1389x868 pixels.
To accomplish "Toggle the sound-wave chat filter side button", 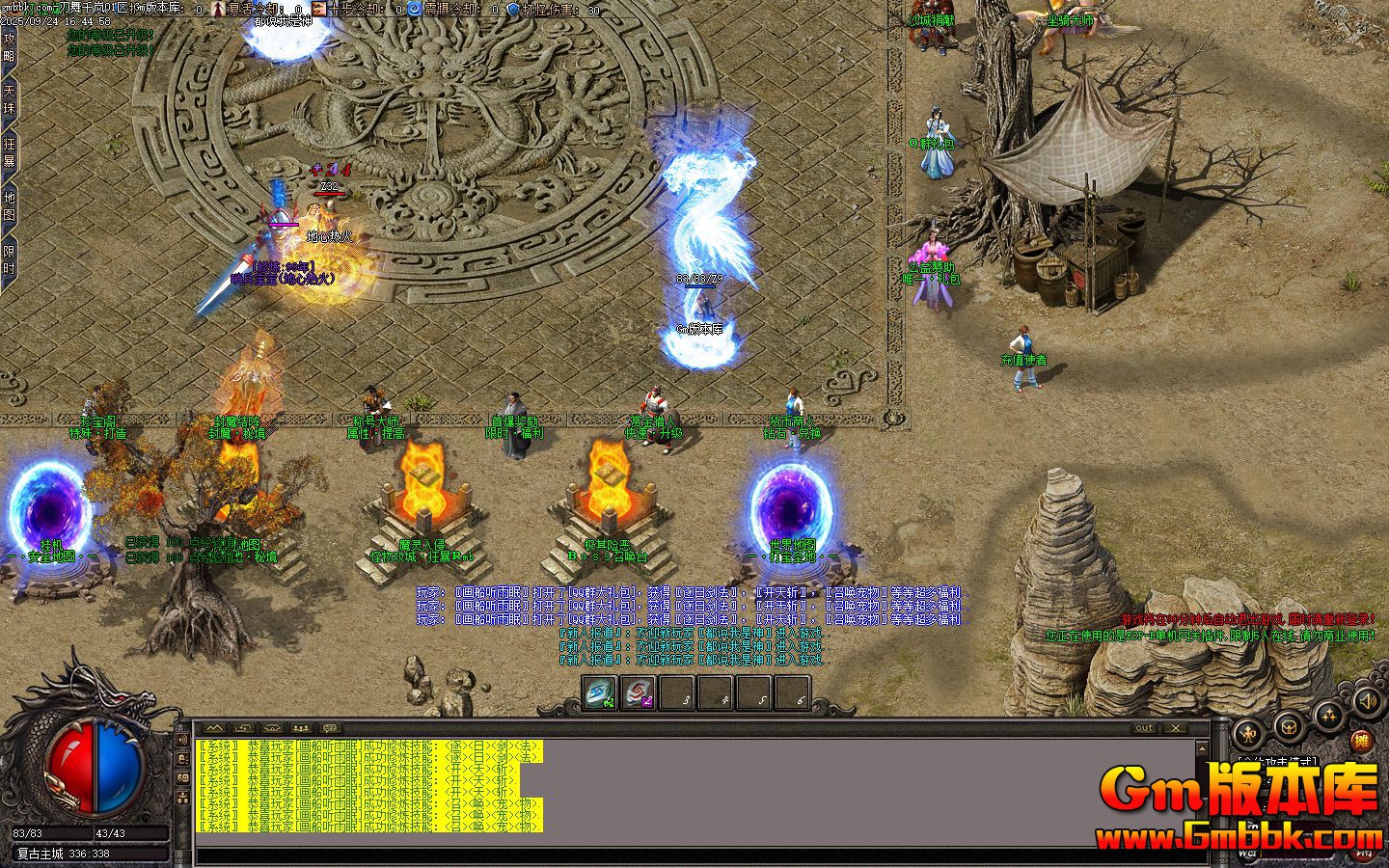I will tap(184, 740).
